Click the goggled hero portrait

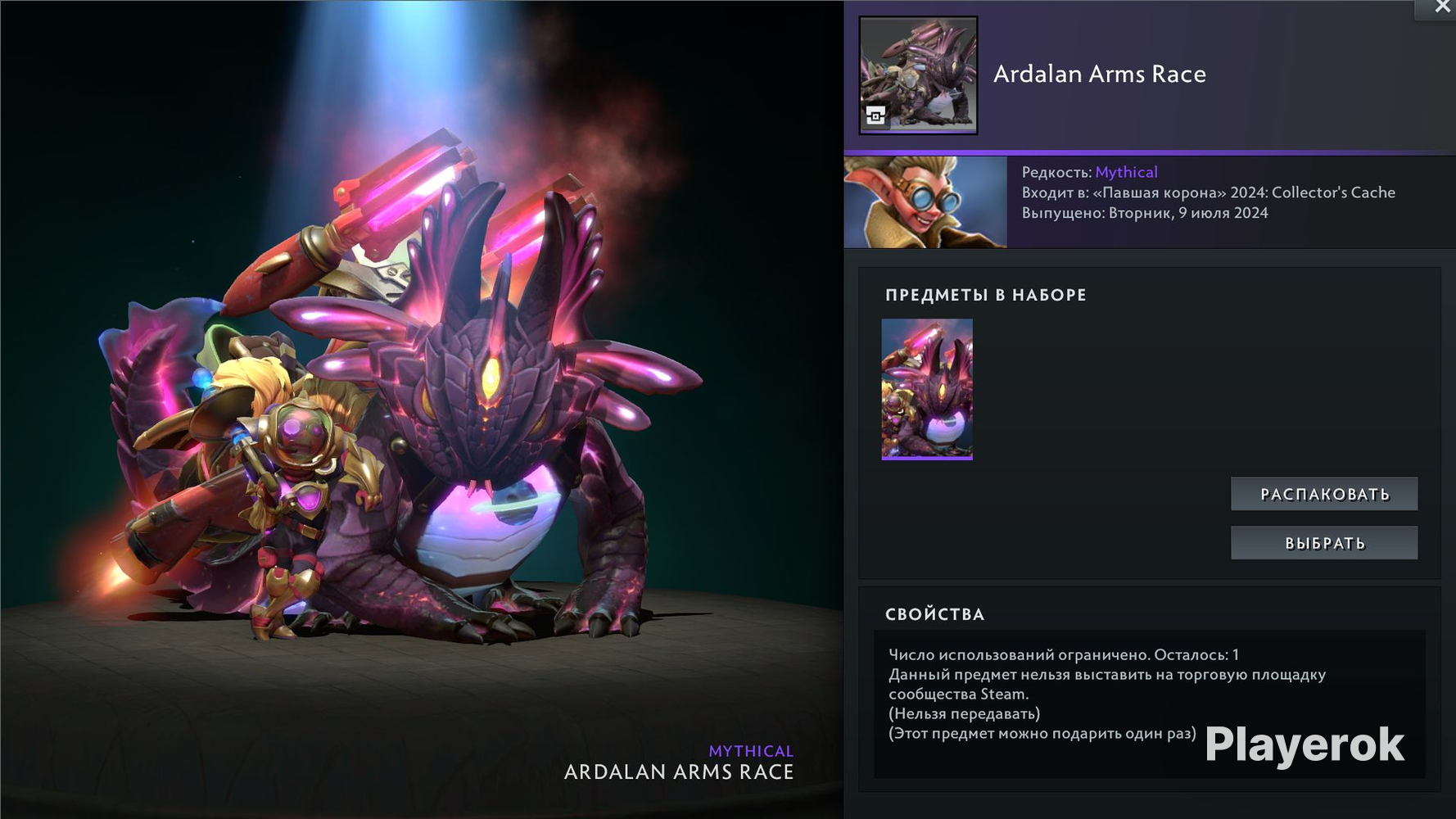click(x=925, y=202)
